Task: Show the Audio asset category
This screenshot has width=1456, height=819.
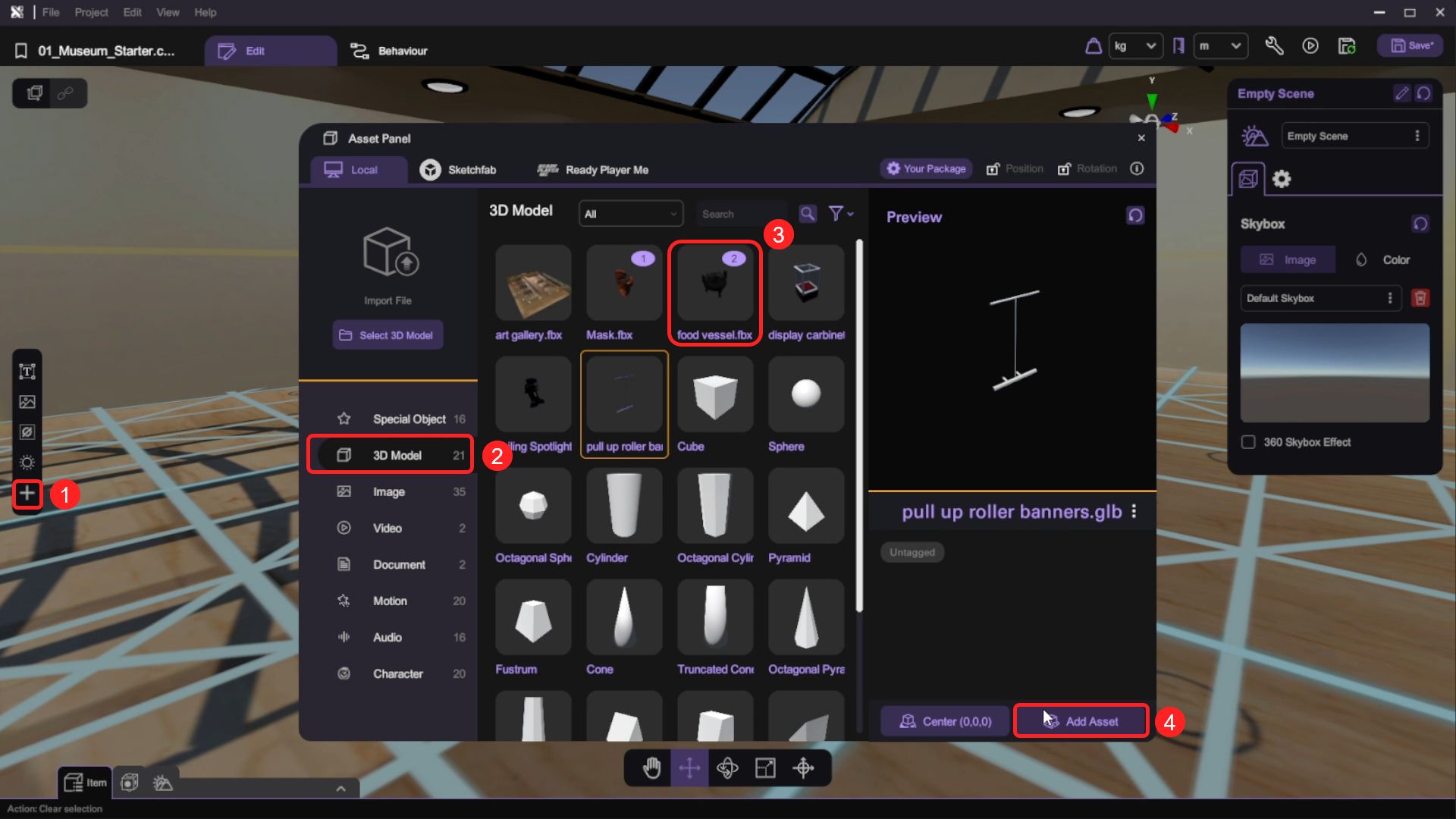Action: (387, 637)
